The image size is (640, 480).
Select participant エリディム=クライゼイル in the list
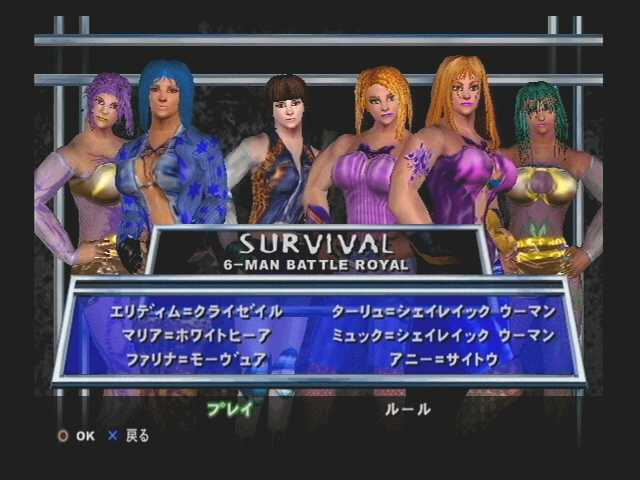click(197, 312)
